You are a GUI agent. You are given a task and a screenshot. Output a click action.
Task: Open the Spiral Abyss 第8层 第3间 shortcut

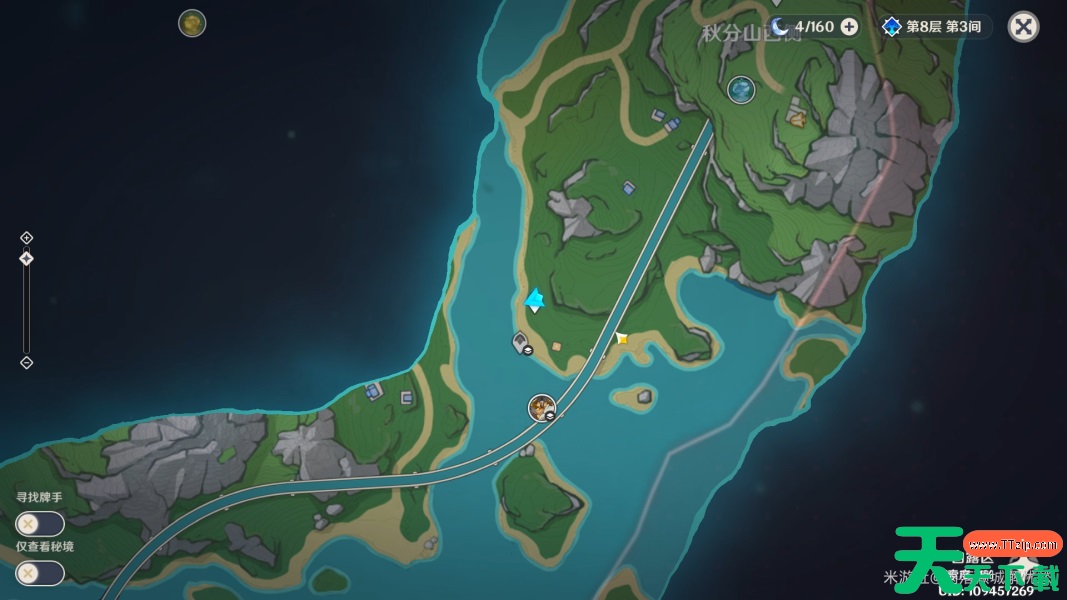[936, 27]
